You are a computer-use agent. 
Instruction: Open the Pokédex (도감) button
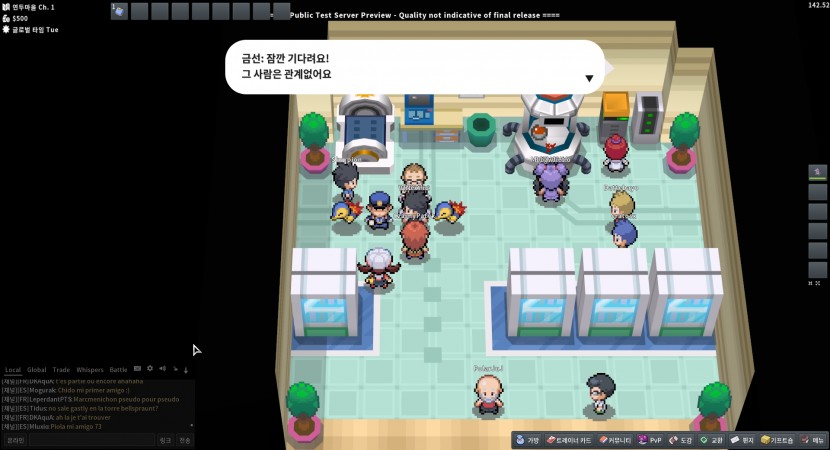coord(681,440)
